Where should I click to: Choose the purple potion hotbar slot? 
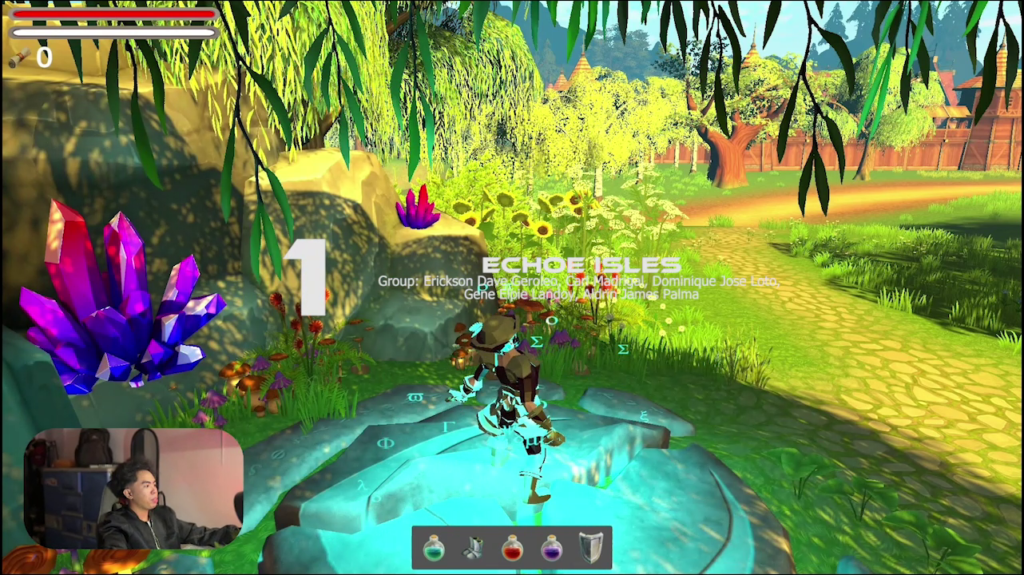551,548
